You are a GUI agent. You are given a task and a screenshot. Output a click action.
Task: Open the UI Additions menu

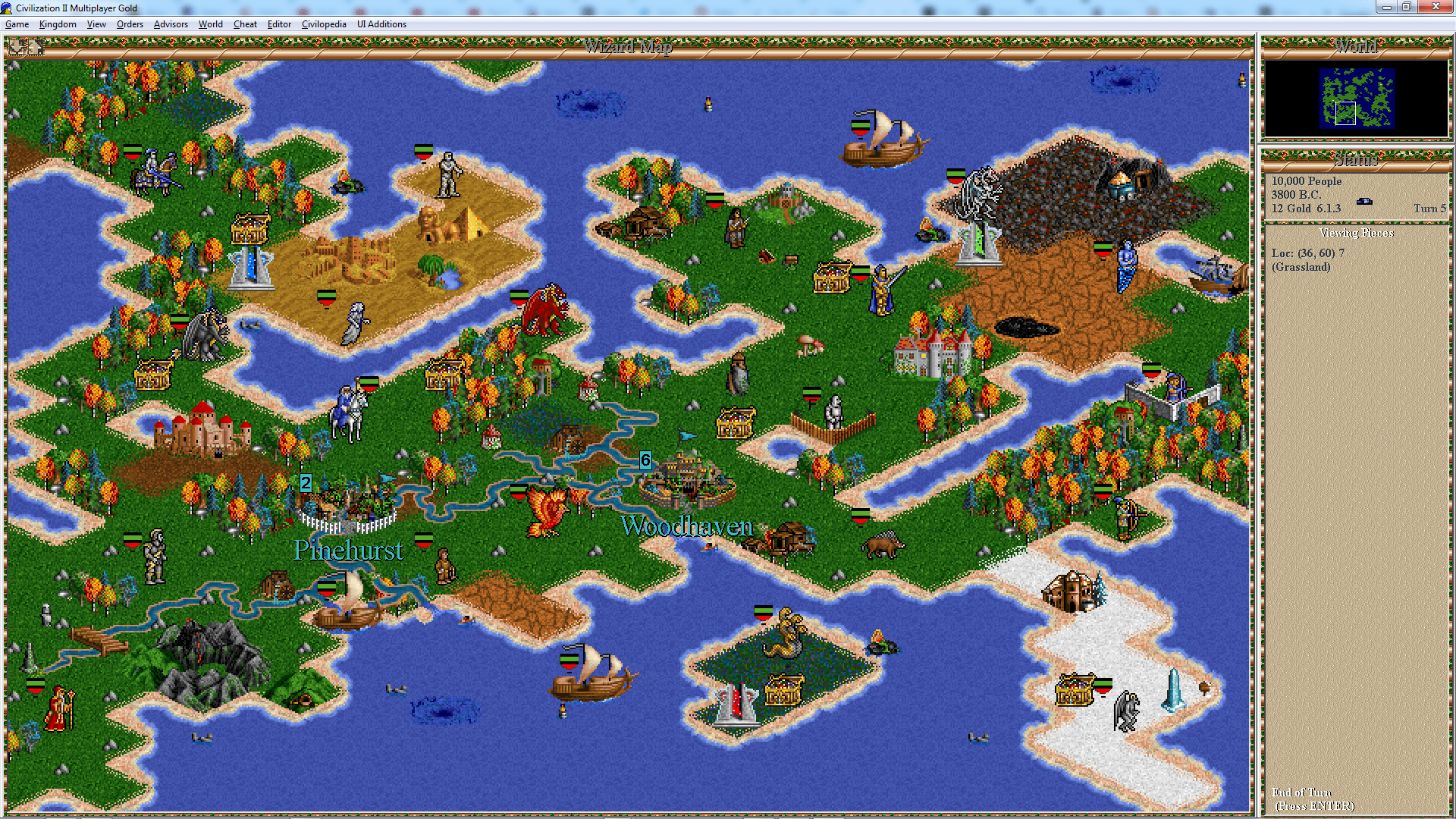[381, 24]
